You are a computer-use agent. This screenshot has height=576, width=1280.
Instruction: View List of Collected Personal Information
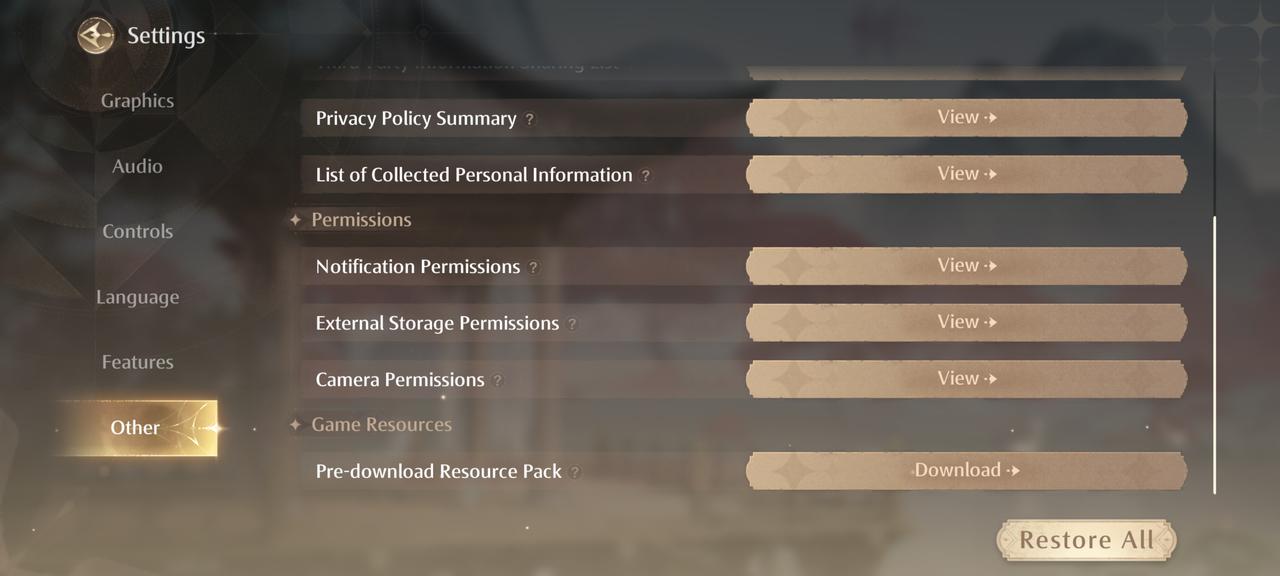click(966, 174)
